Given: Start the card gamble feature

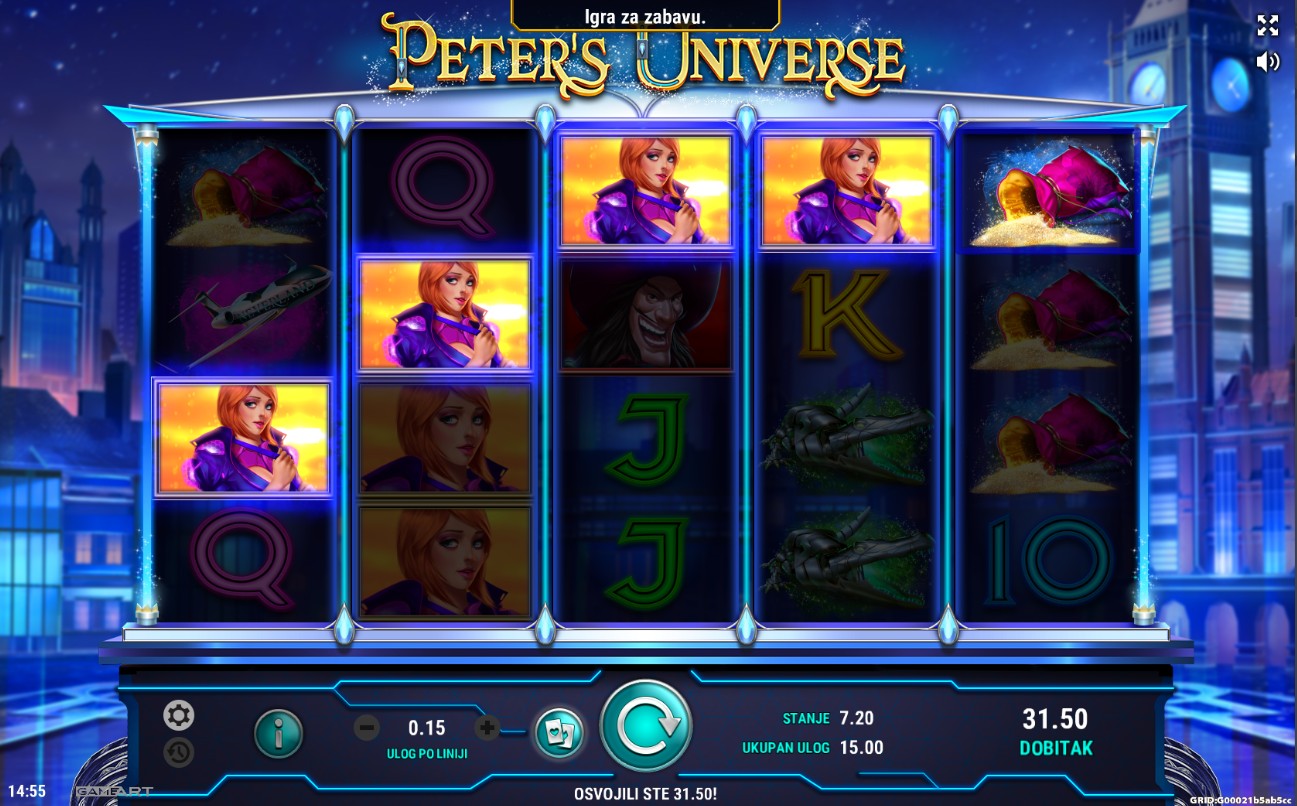Looking at the screenshot, I should click(558, 733).
